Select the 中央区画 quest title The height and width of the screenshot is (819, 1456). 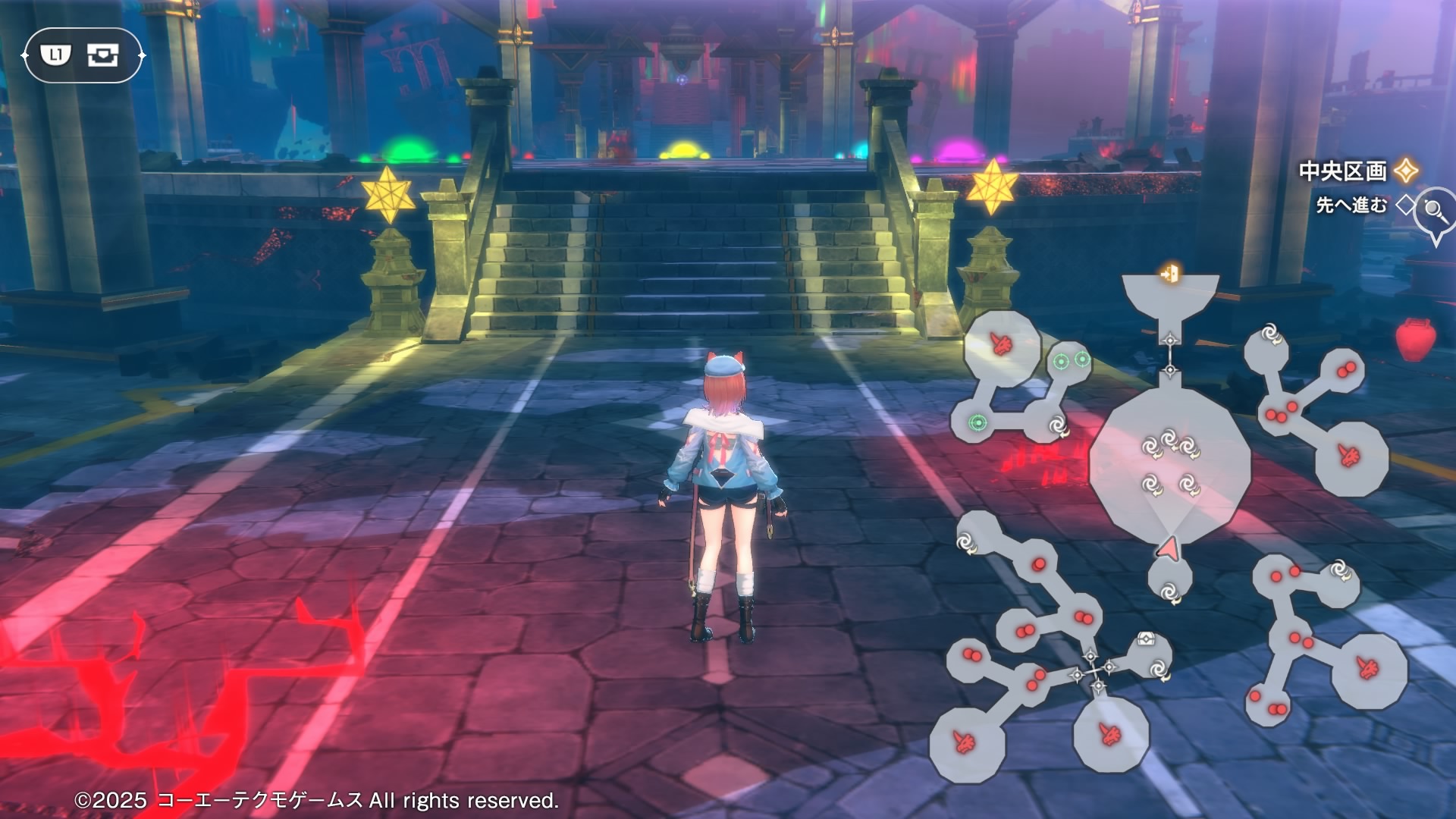click(1342, 171)
